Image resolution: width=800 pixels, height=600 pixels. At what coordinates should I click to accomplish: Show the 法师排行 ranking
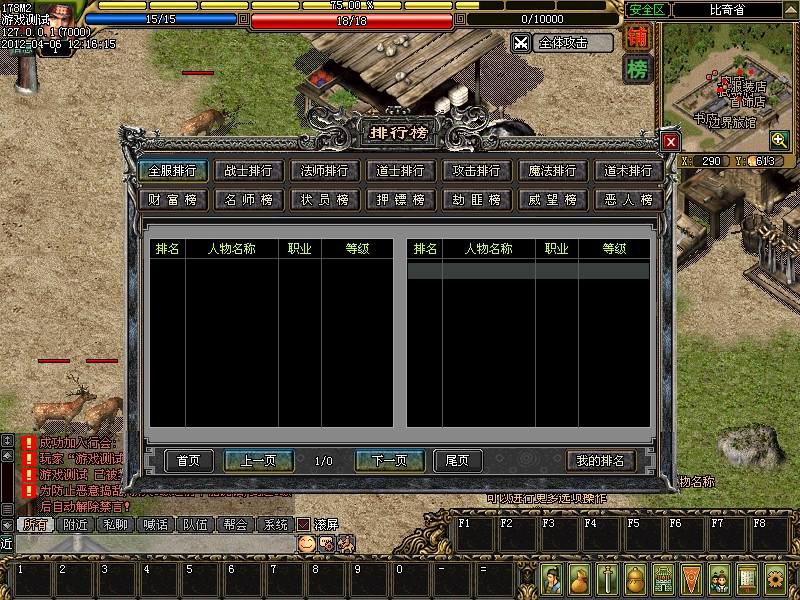point(323,171)
